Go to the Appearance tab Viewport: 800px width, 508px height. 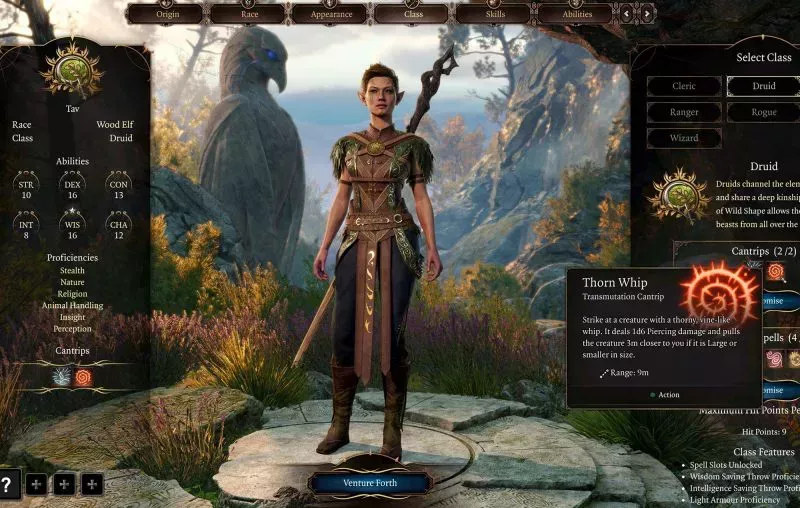click(x=331, y=14)
